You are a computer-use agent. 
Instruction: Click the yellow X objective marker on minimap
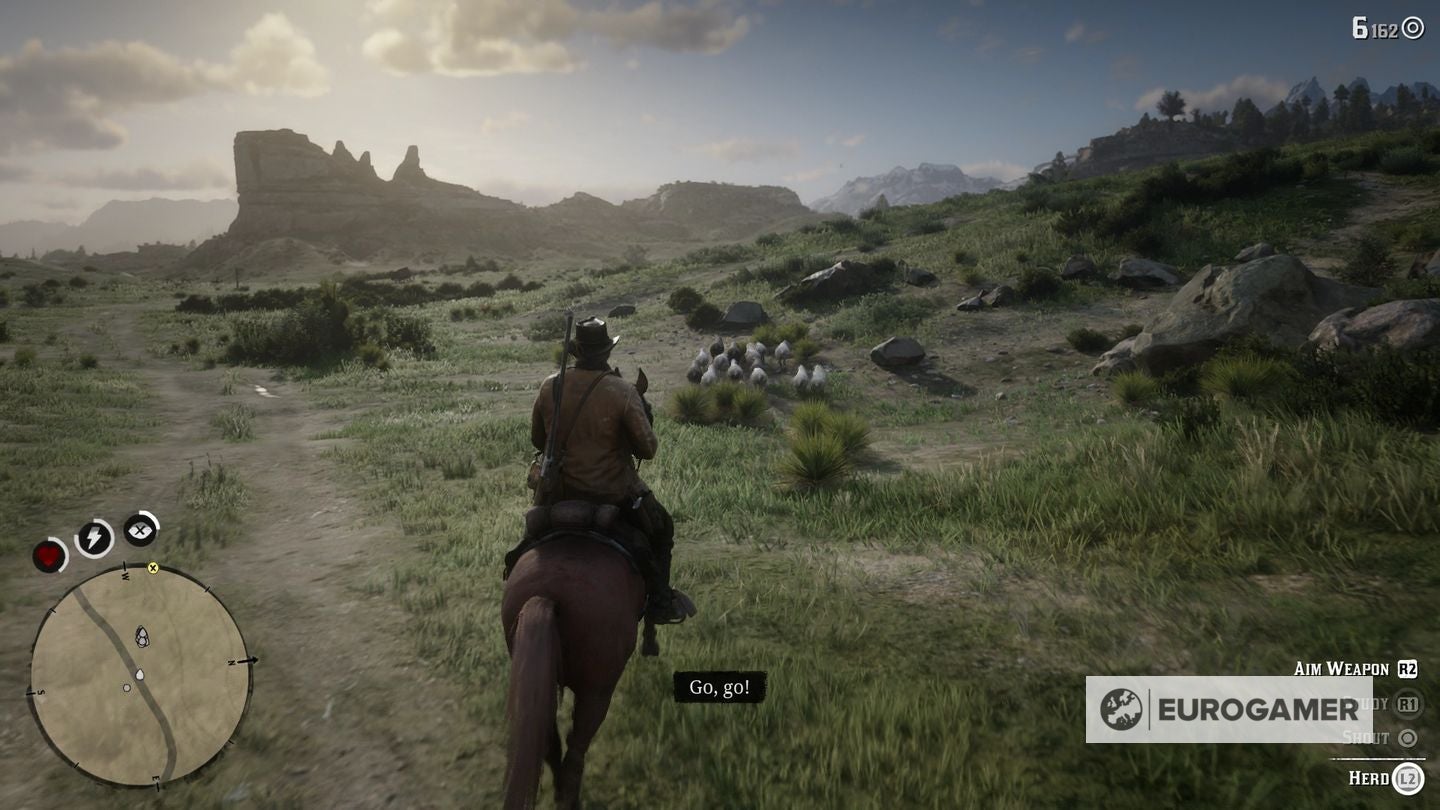[153, 569]
